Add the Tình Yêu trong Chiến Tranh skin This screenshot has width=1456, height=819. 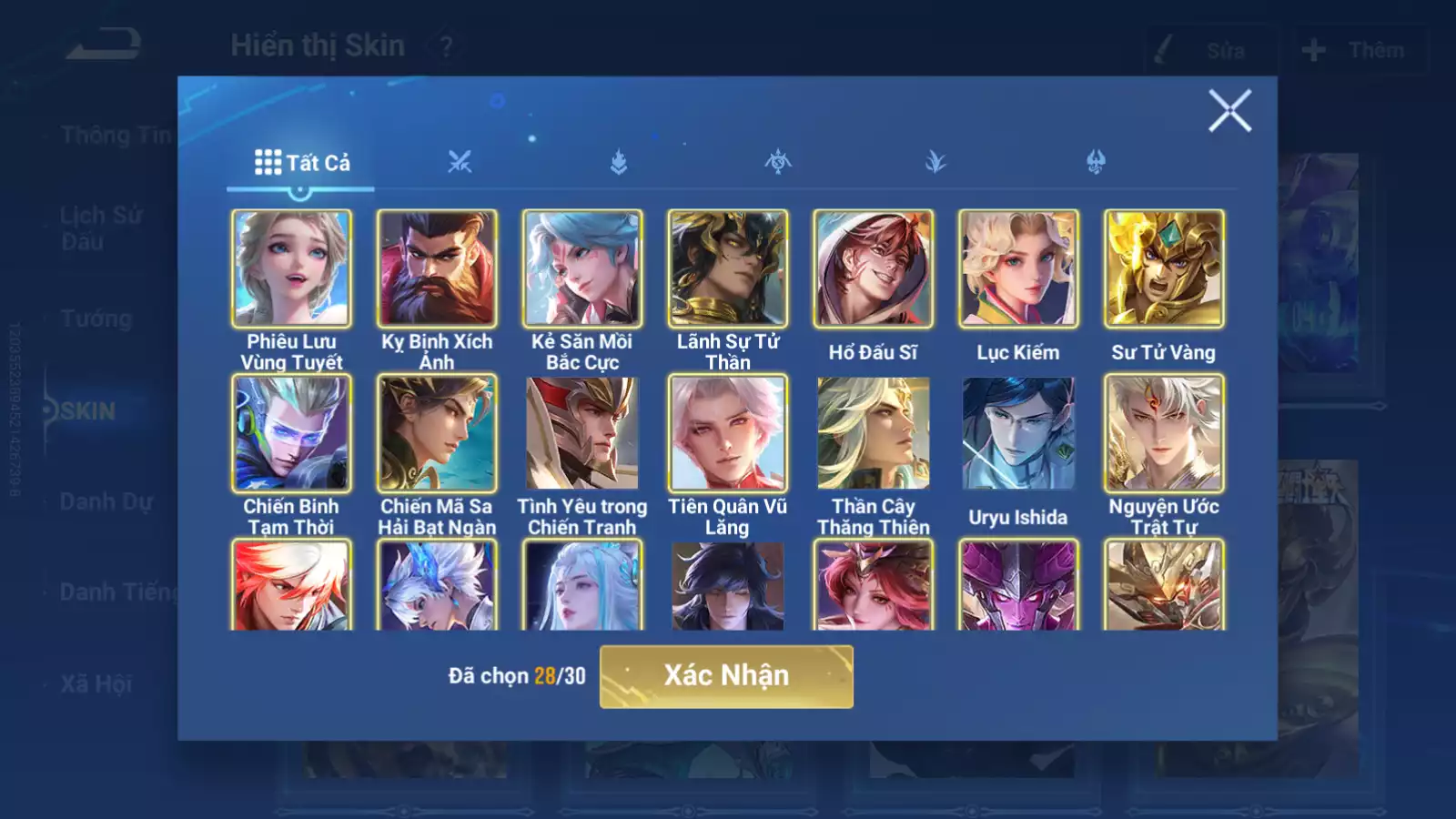pyautogui.click(x=582, y=433)
